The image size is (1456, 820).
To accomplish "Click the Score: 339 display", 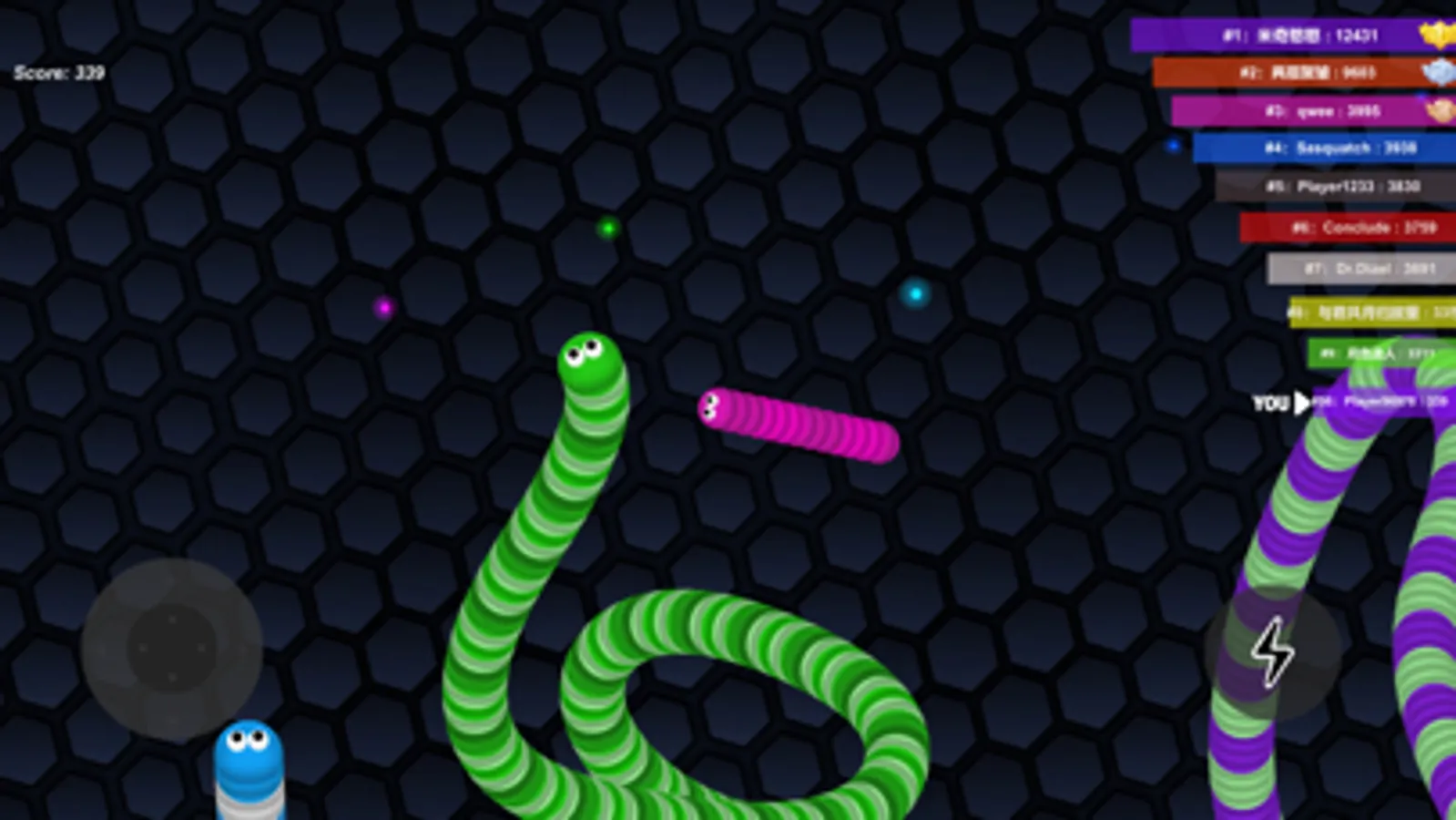I will (x=59, y=71).
